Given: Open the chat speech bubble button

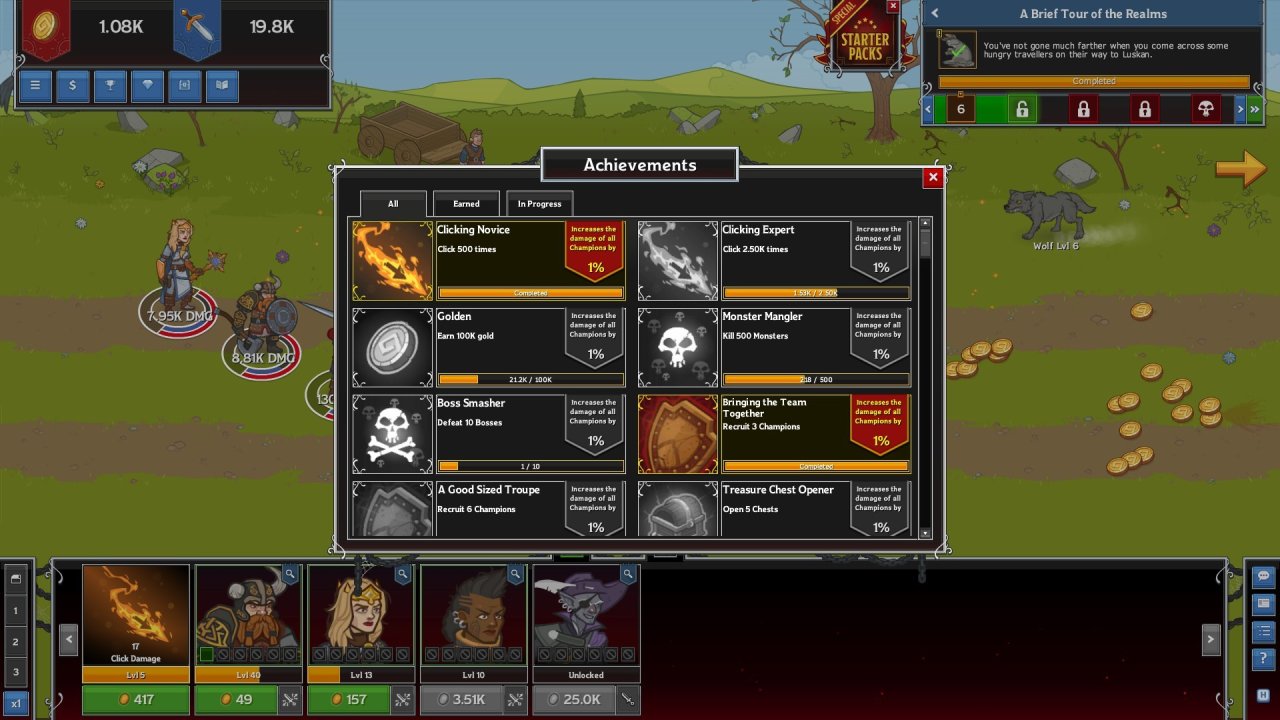Looking at the screenshot, I should click(x=1263, y=577).
